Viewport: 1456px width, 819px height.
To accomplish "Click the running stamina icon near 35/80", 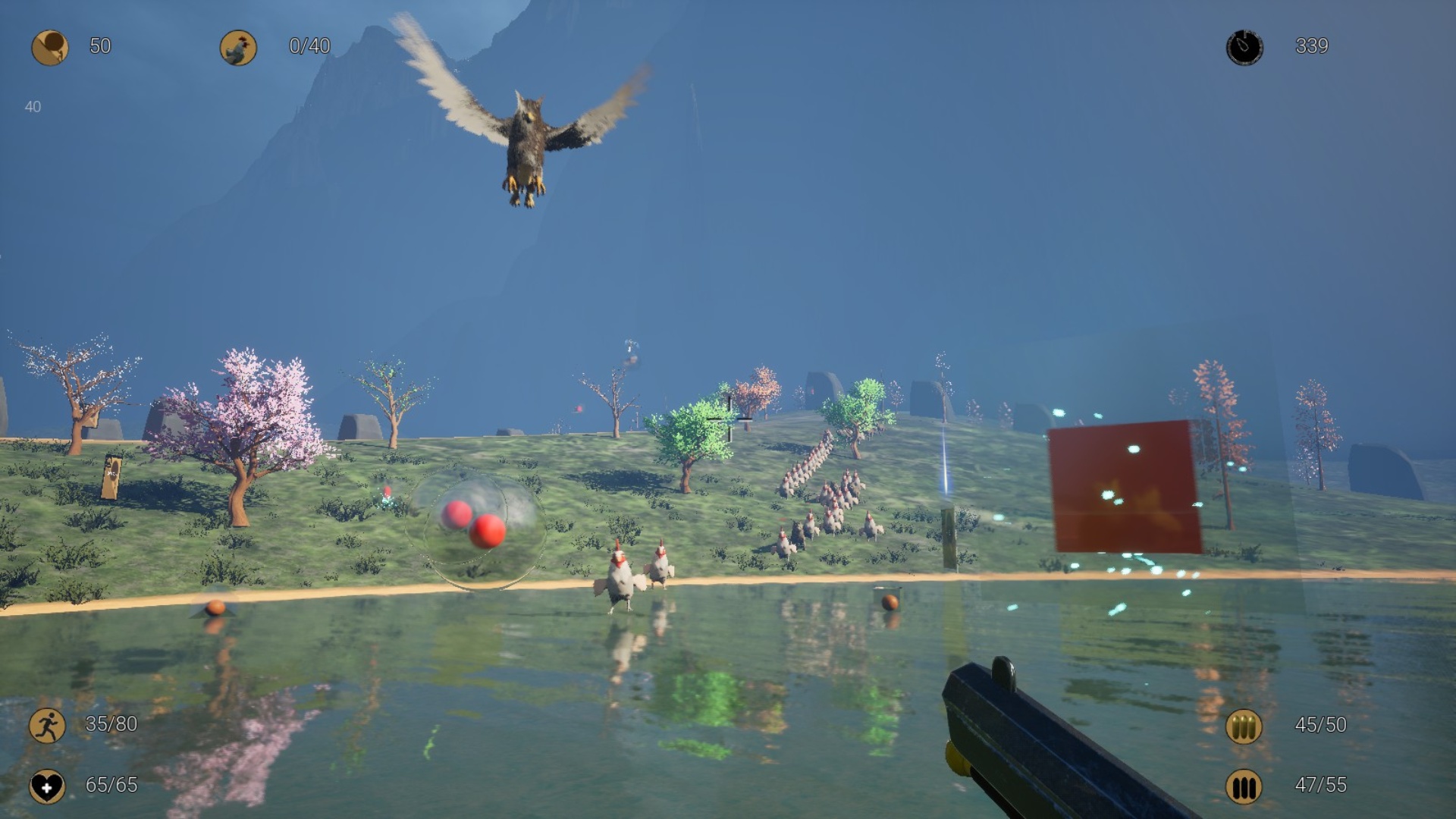I will tap(48, 724).
